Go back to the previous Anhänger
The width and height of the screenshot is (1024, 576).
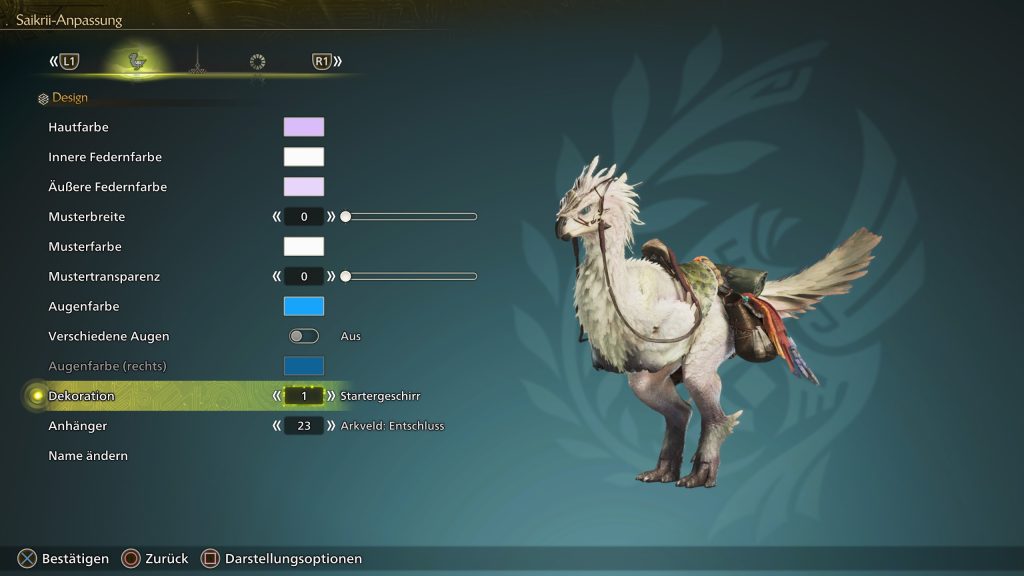point(277,426)
